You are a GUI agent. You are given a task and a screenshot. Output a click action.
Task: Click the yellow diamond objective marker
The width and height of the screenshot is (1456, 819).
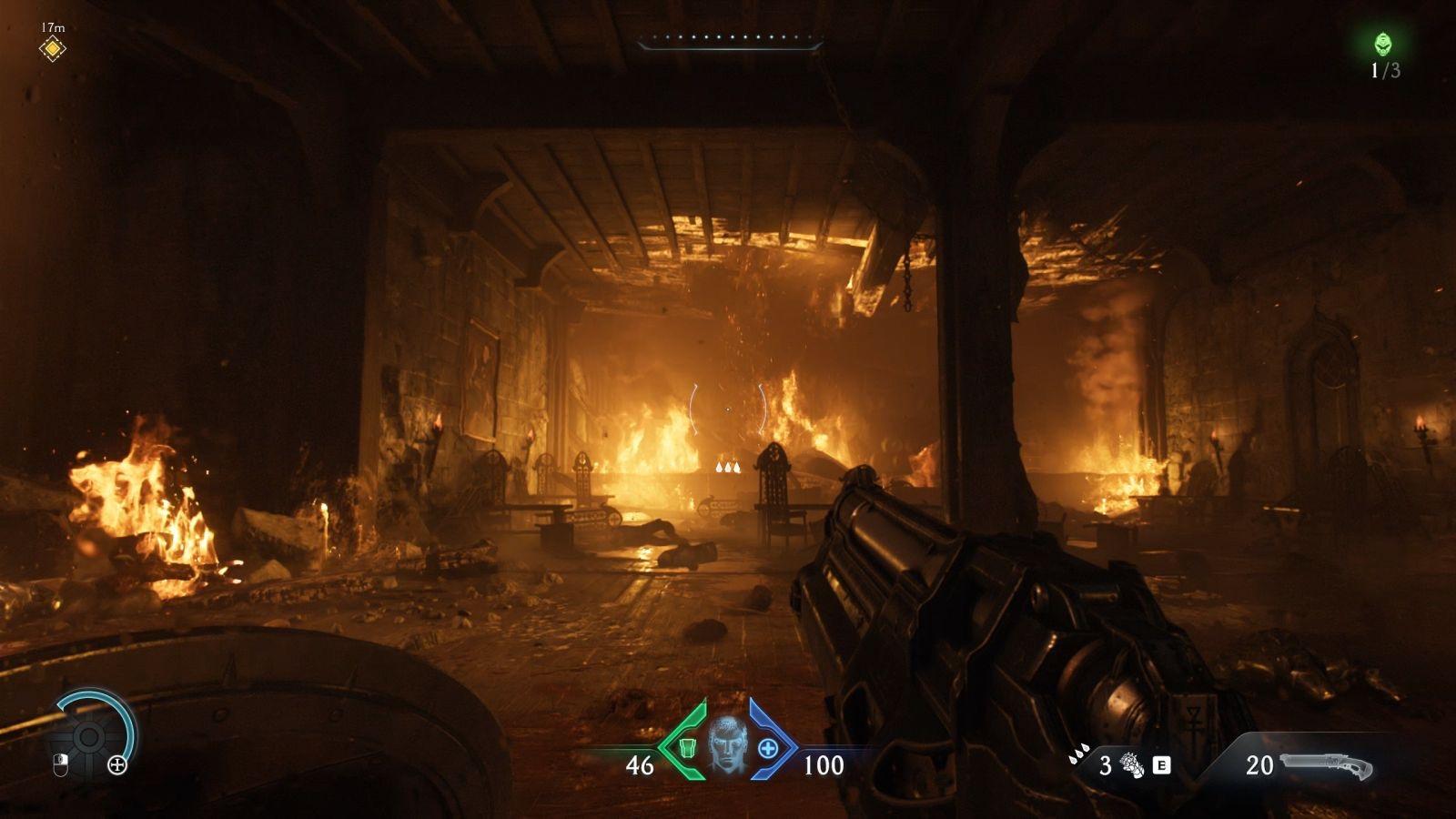[x=53, y=48]
